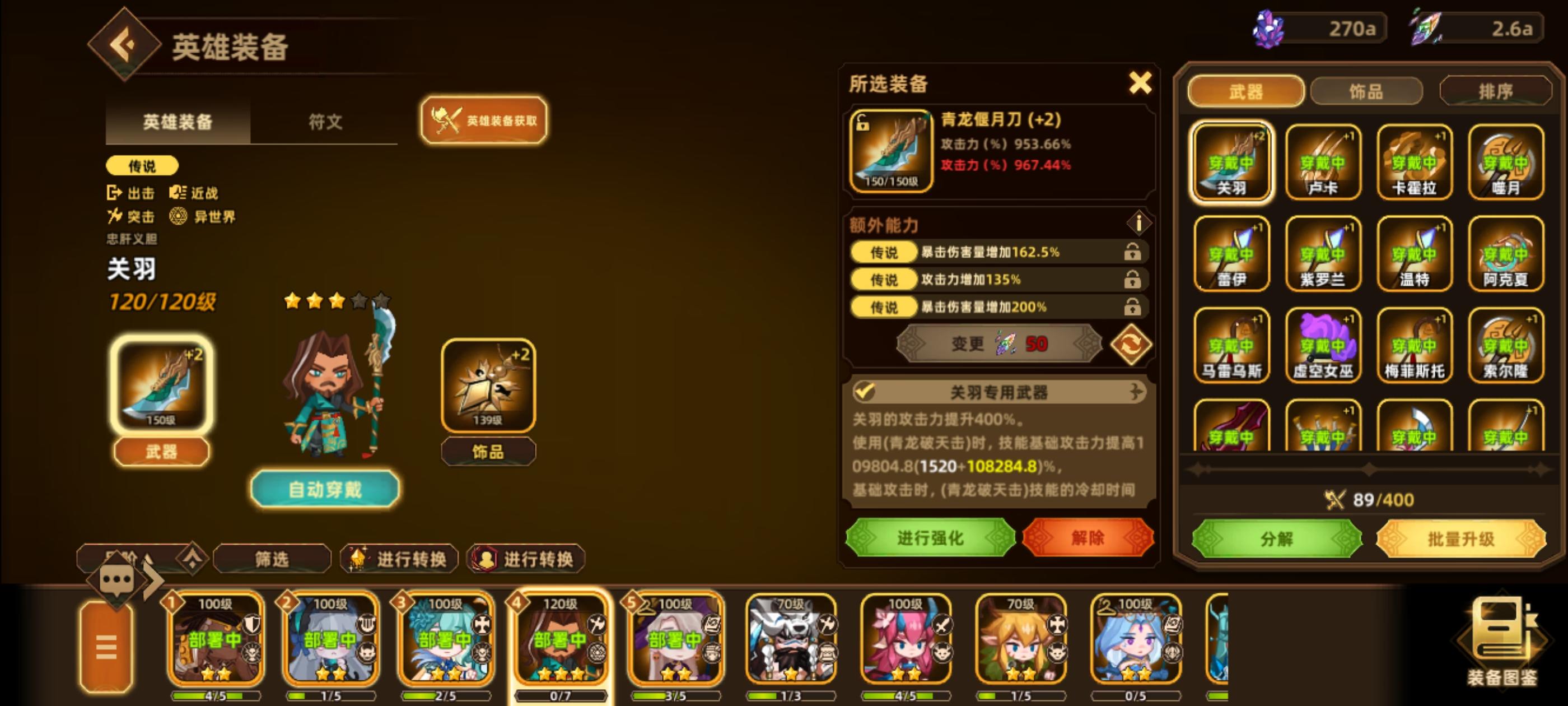The height and width of the screenshot is (706, 1568).
Task: Select 卢卡's weapon in the inventory
Action: [x=1323, y=161]
